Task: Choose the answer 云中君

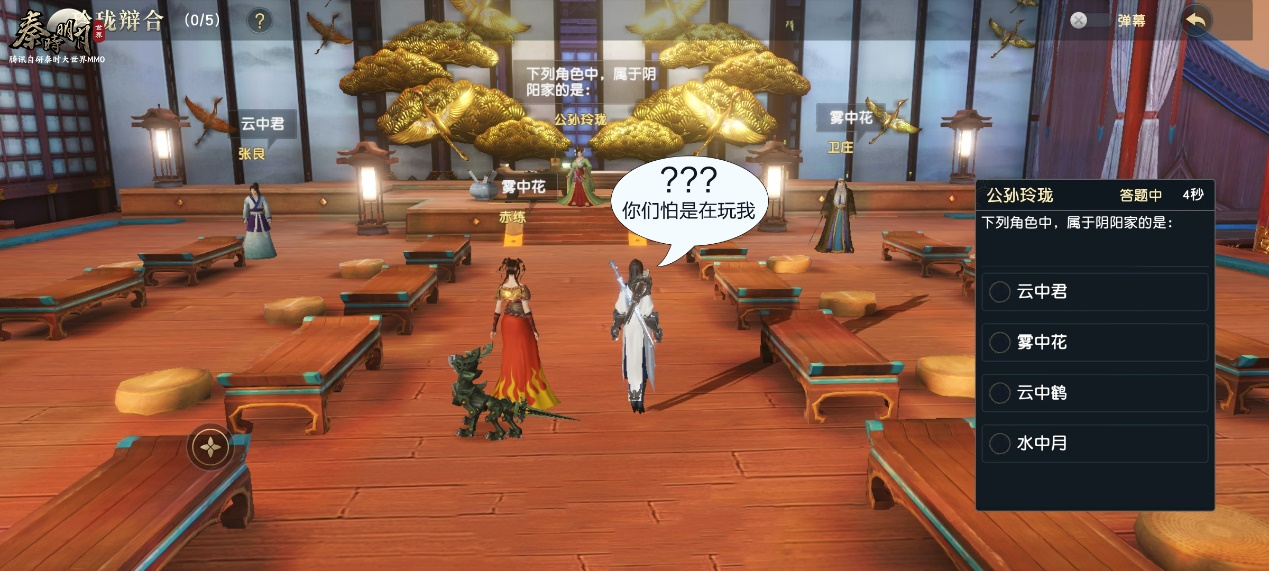Action: coord(1094,292)
